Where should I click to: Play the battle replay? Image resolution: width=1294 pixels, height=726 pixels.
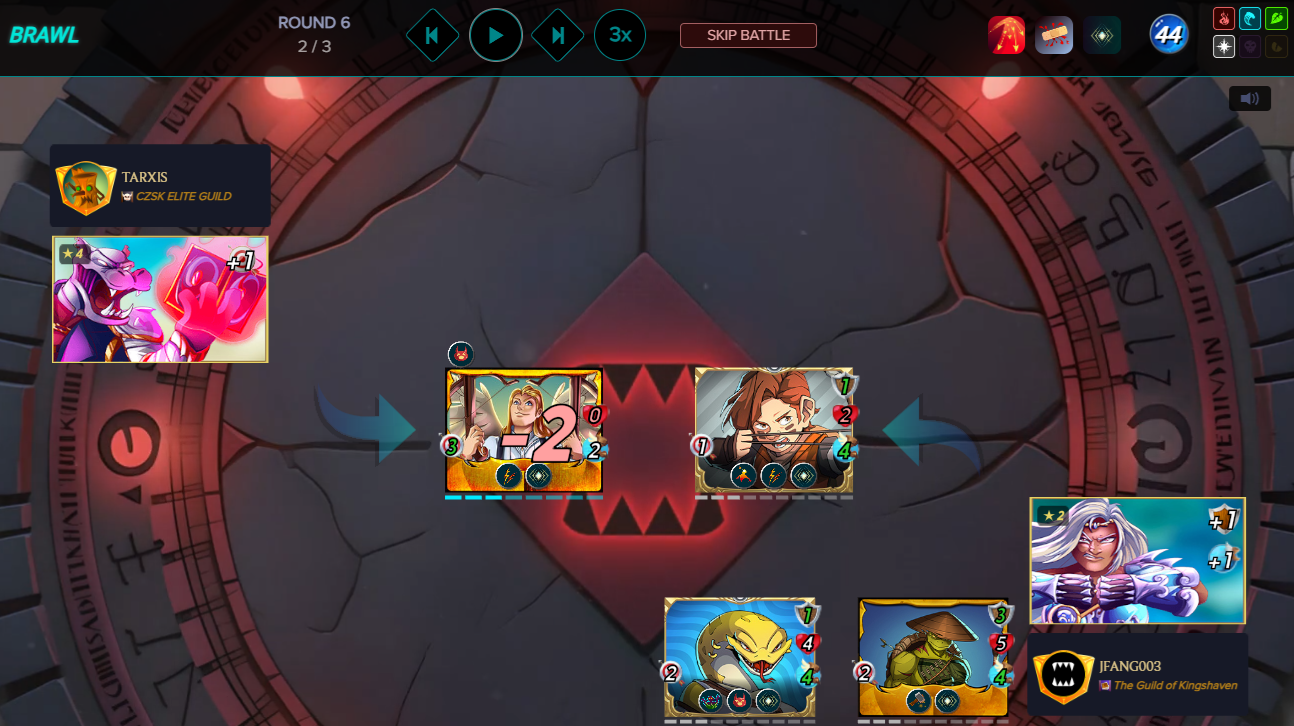495,35
